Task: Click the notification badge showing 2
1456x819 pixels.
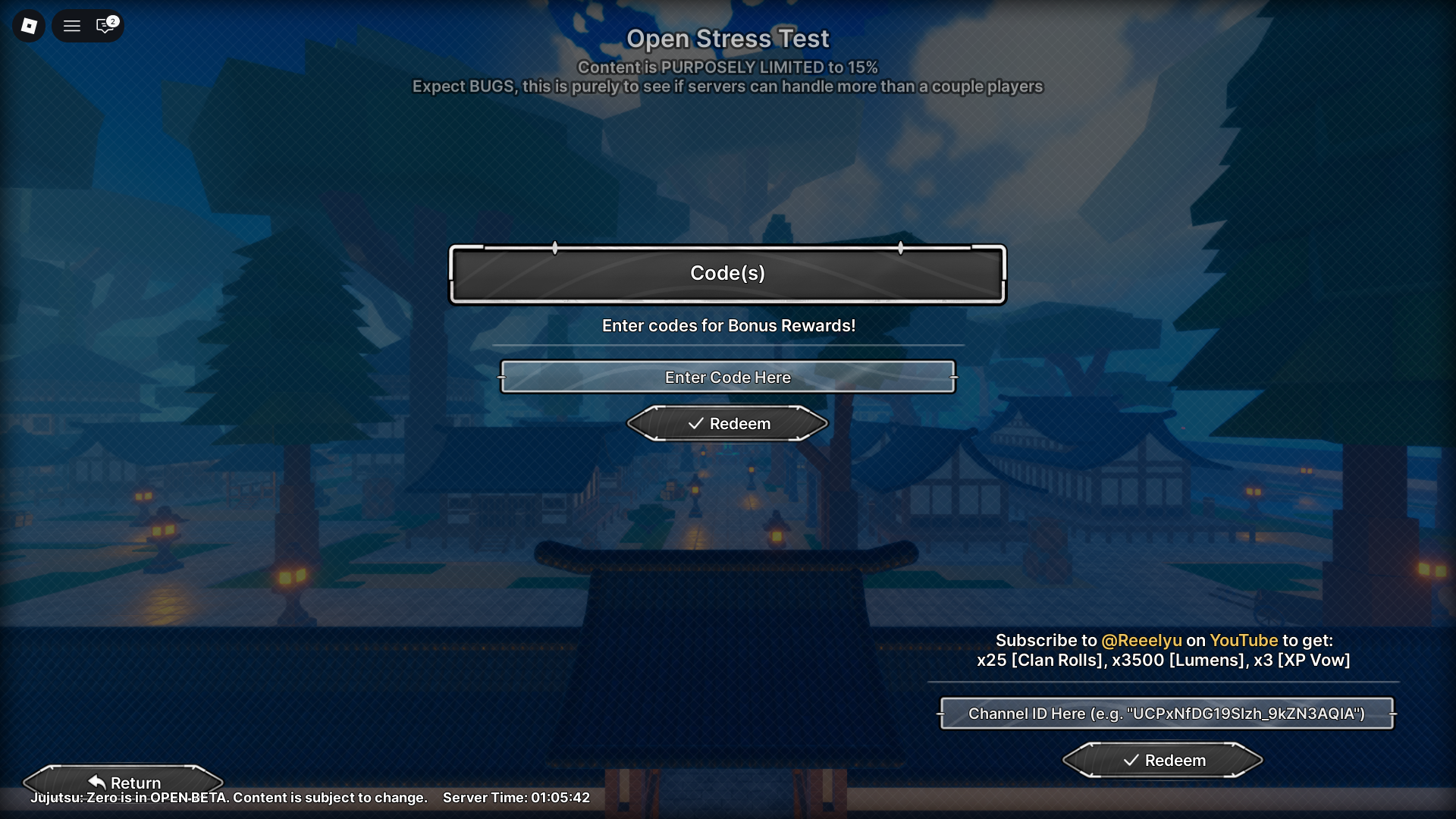Action: (113, 20)
